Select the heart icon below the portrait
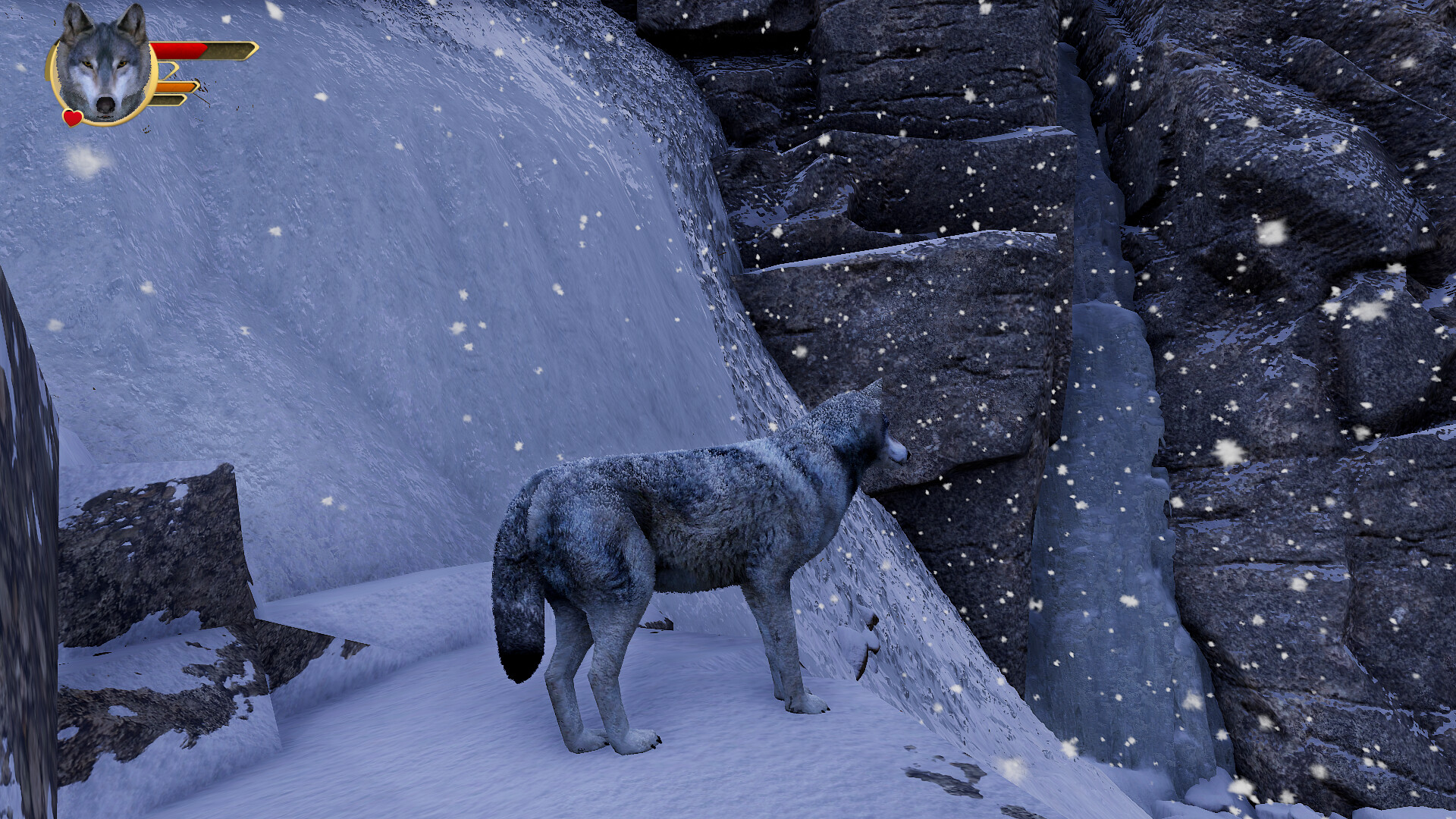This screenshot has height=819, width=1456. (72, 118)
